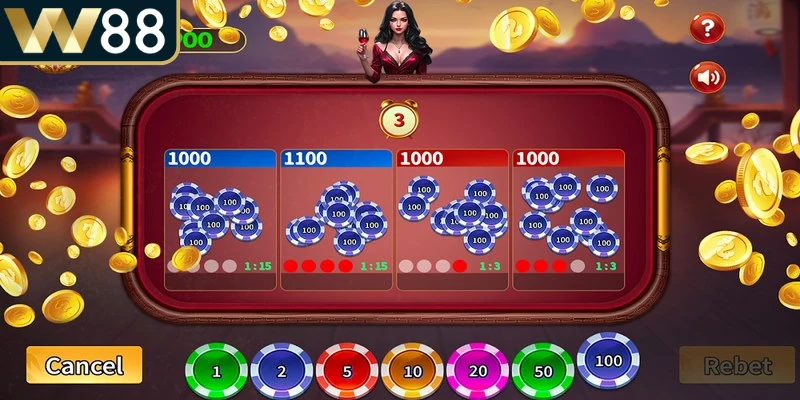Choose the pink 20 chip

point(476,371)
